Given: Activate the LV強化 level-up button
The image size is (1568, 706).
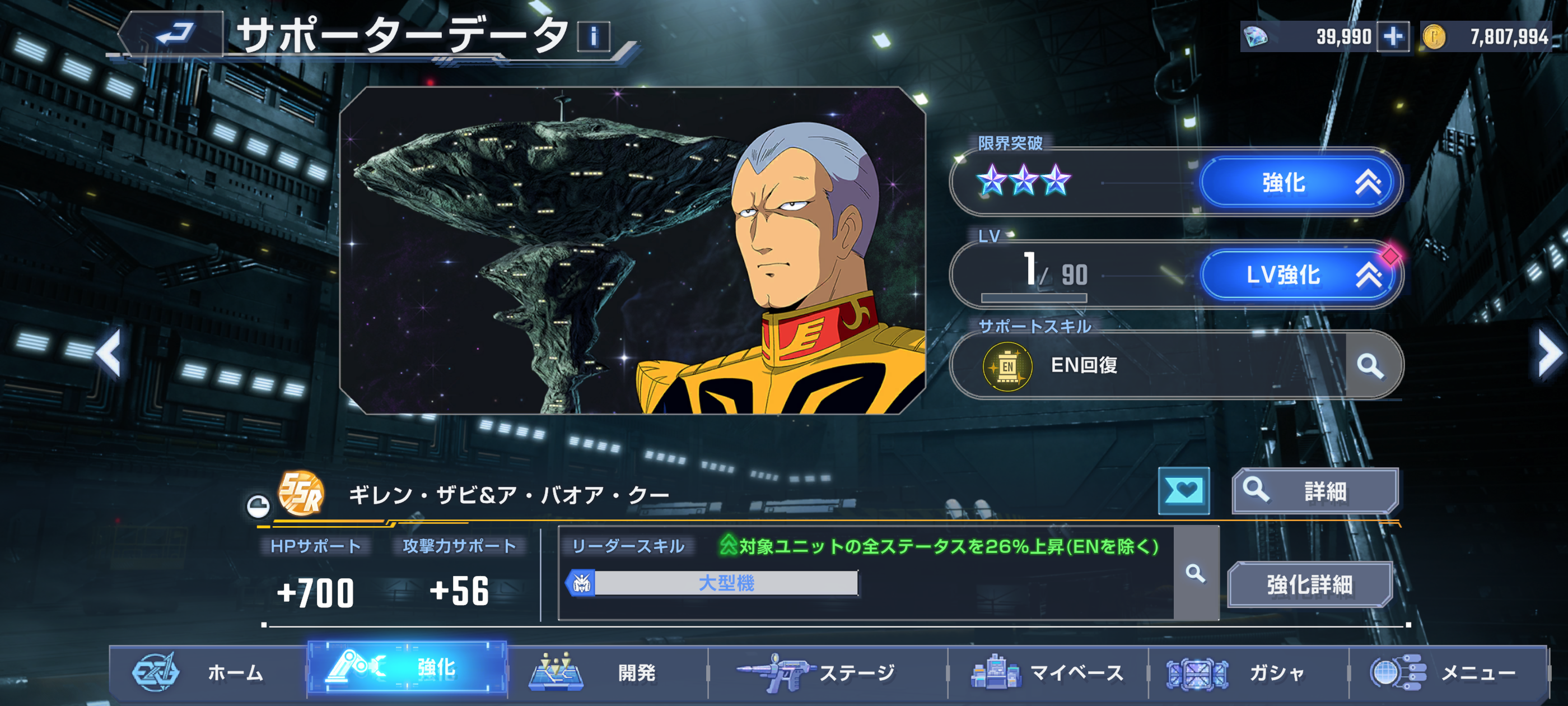Looking at the screenshot, I should 1299,275.
